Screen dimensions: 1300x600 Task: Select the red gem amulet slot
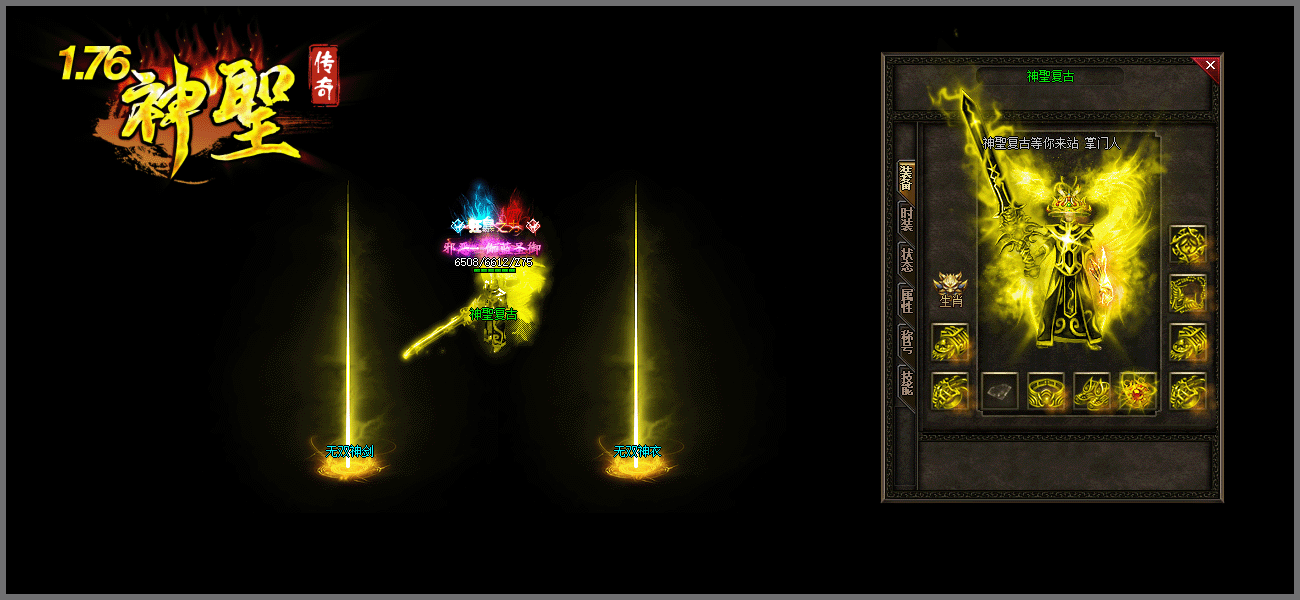(1138, 391)
